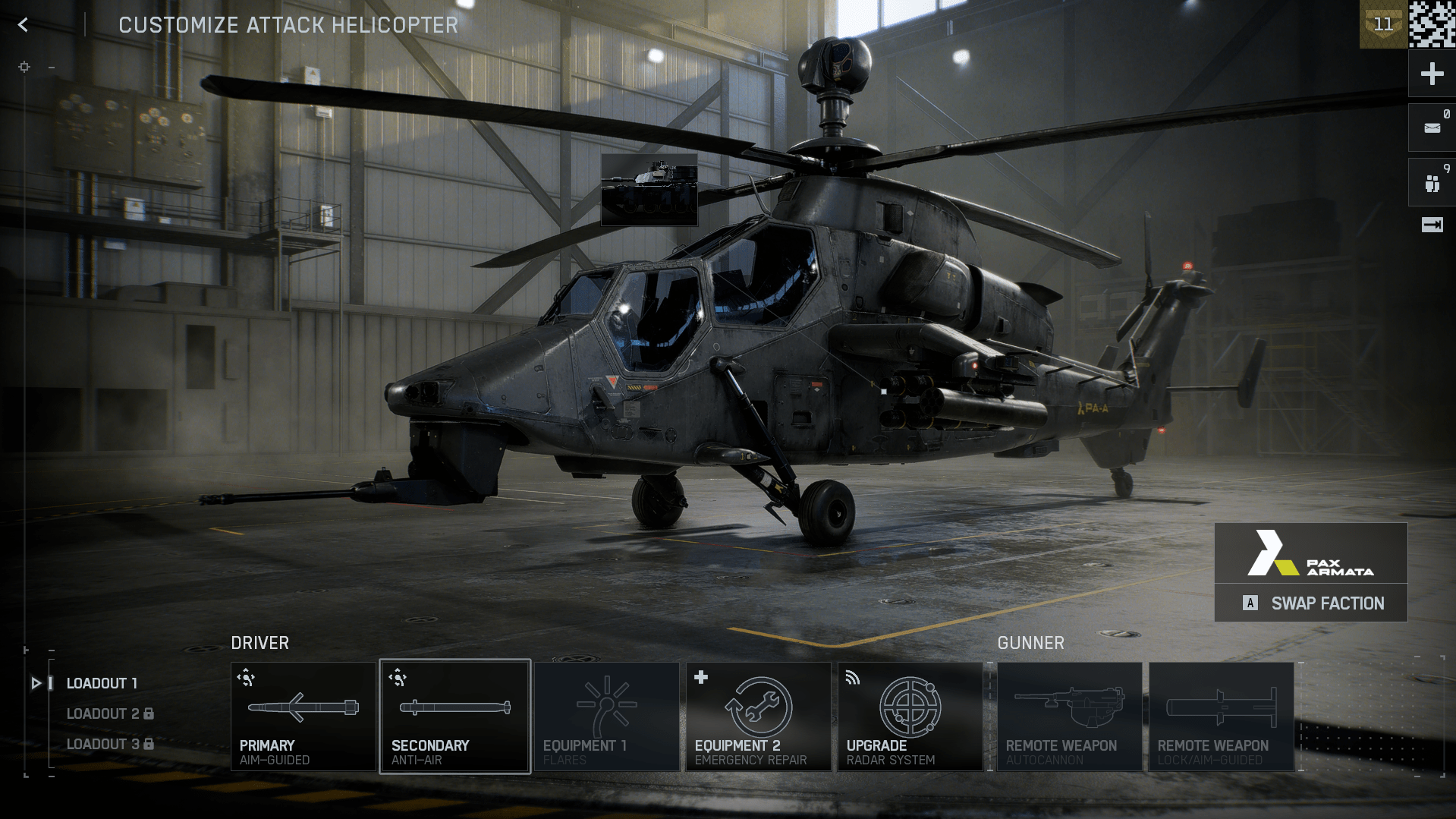The image size is (1456, 819).
Task: Select Loadout 1
Action: [102, 683]
